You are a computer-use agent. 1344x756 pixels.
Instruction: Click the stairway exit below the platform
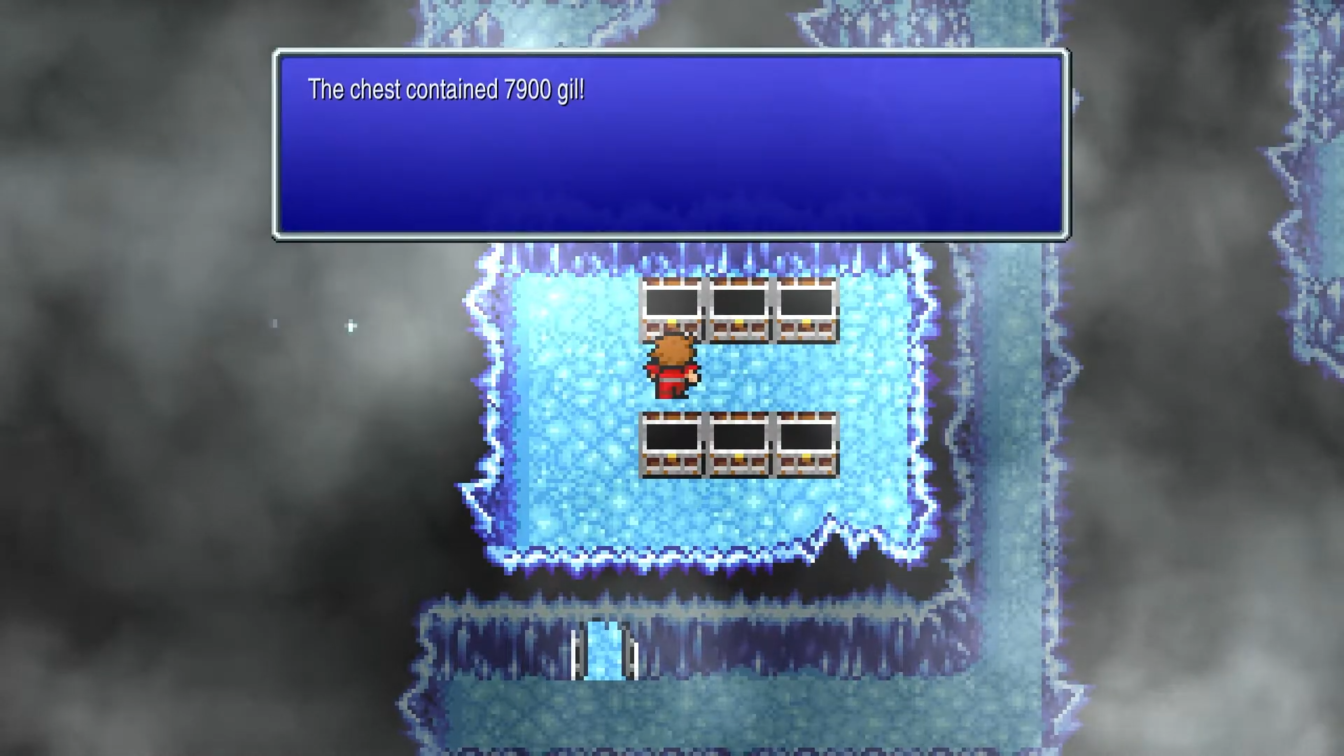click(604, 650)
